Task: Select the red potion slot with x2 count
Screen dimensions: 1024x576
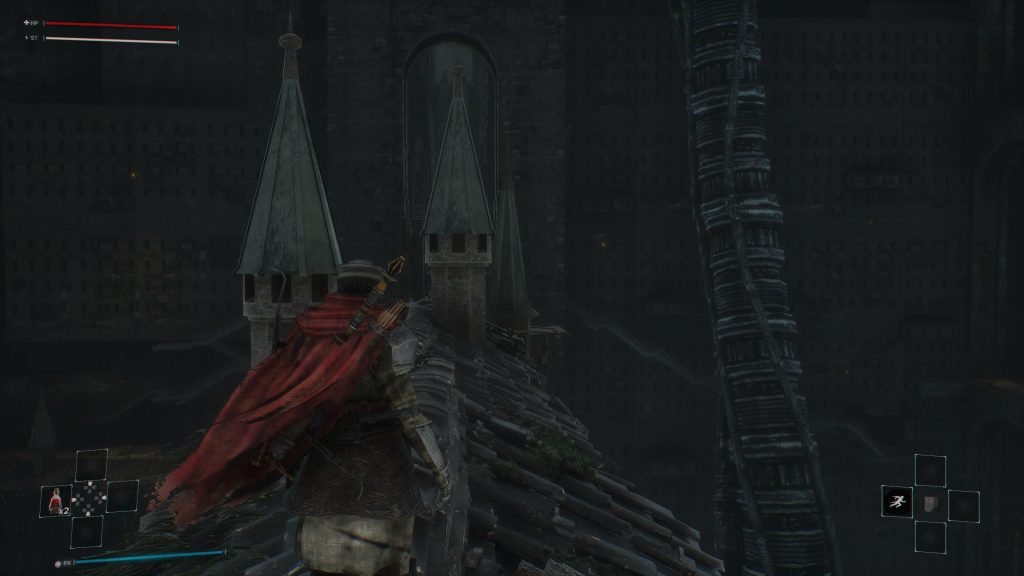Action: click(55, 500)
